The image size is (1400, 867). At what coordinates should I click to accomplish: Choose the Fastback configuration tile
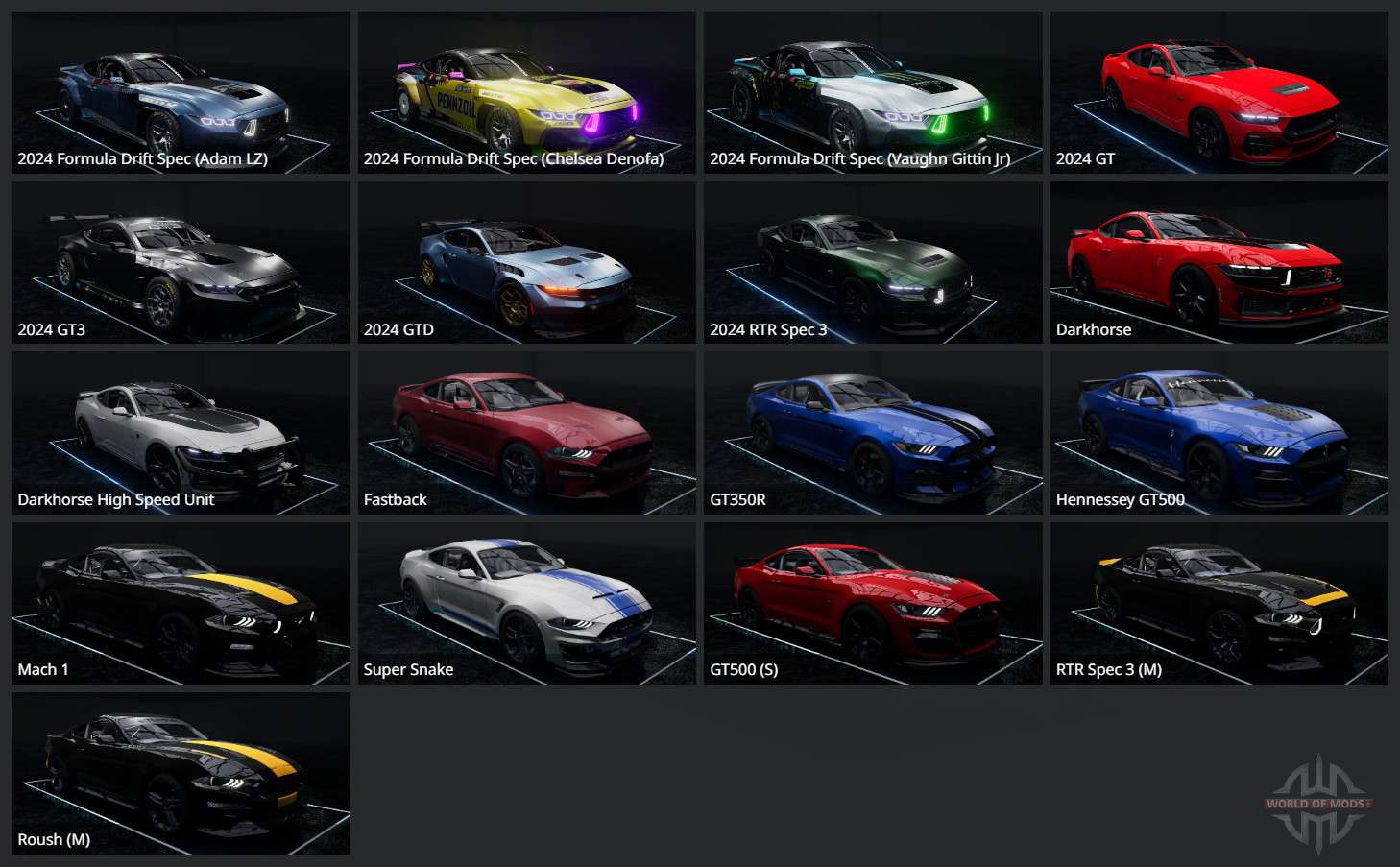(526, 433)
